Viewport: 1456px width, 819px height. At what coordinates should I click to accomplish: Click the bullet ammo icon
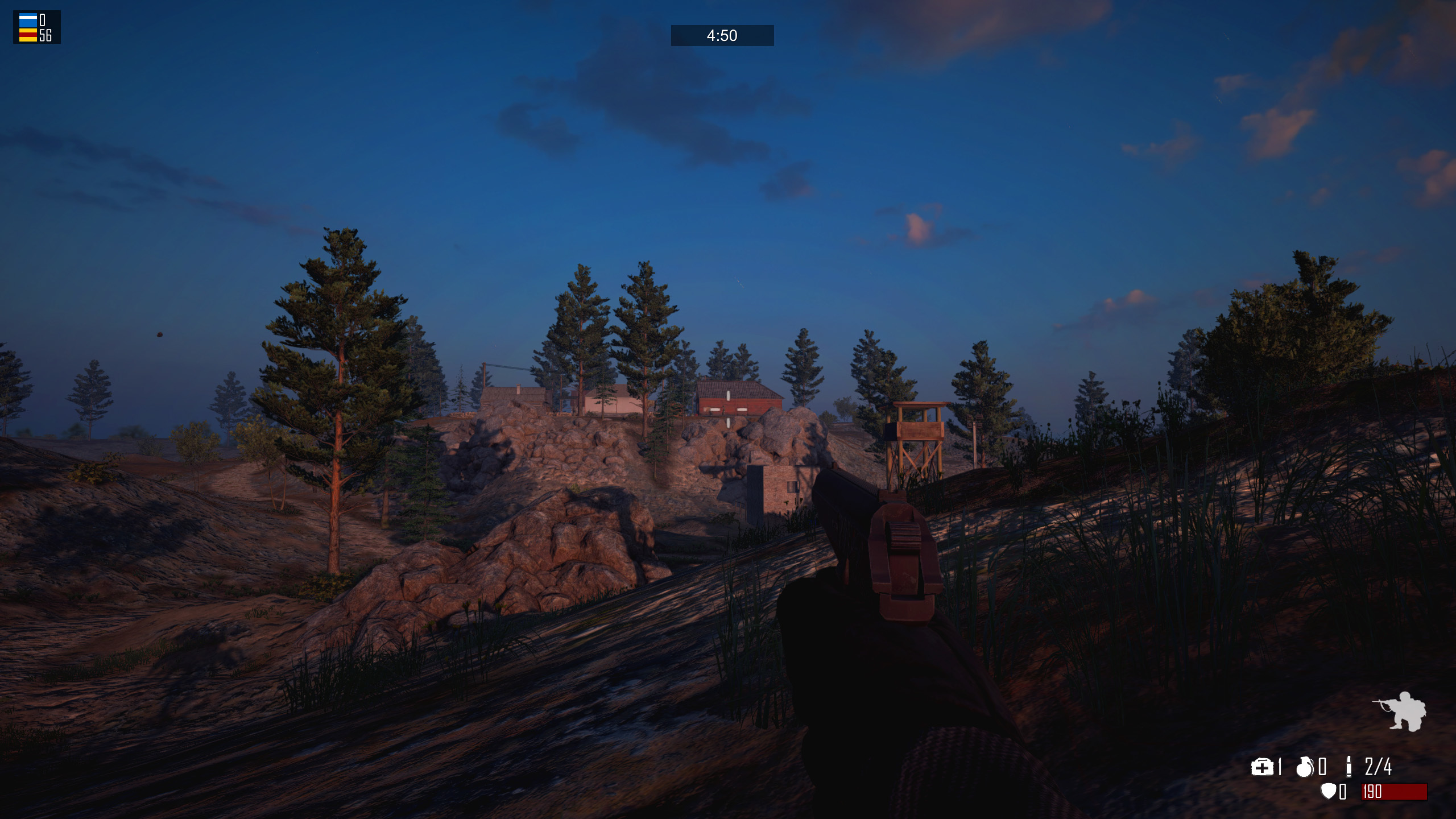(x=1348, y=767)
